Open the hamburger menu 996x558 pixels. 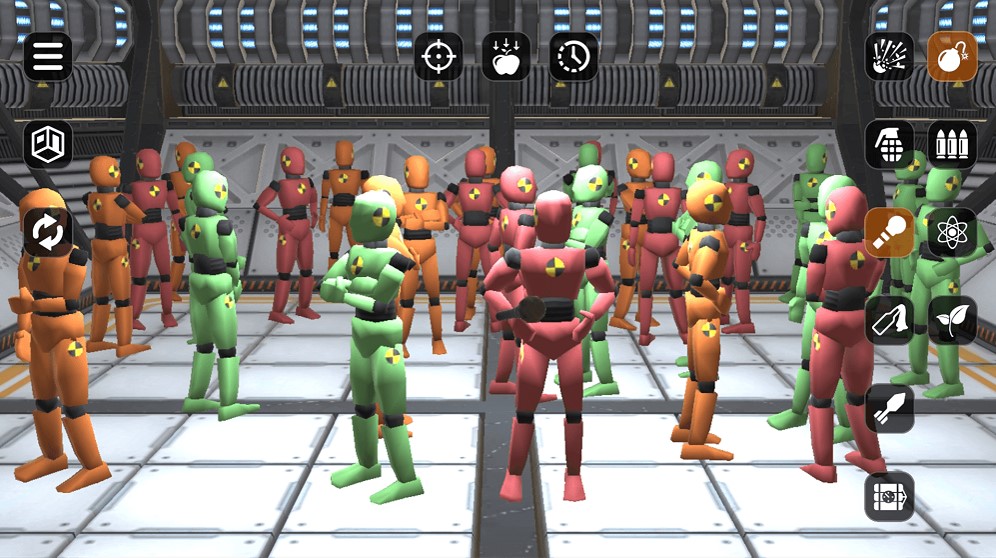tap(47, 56)
